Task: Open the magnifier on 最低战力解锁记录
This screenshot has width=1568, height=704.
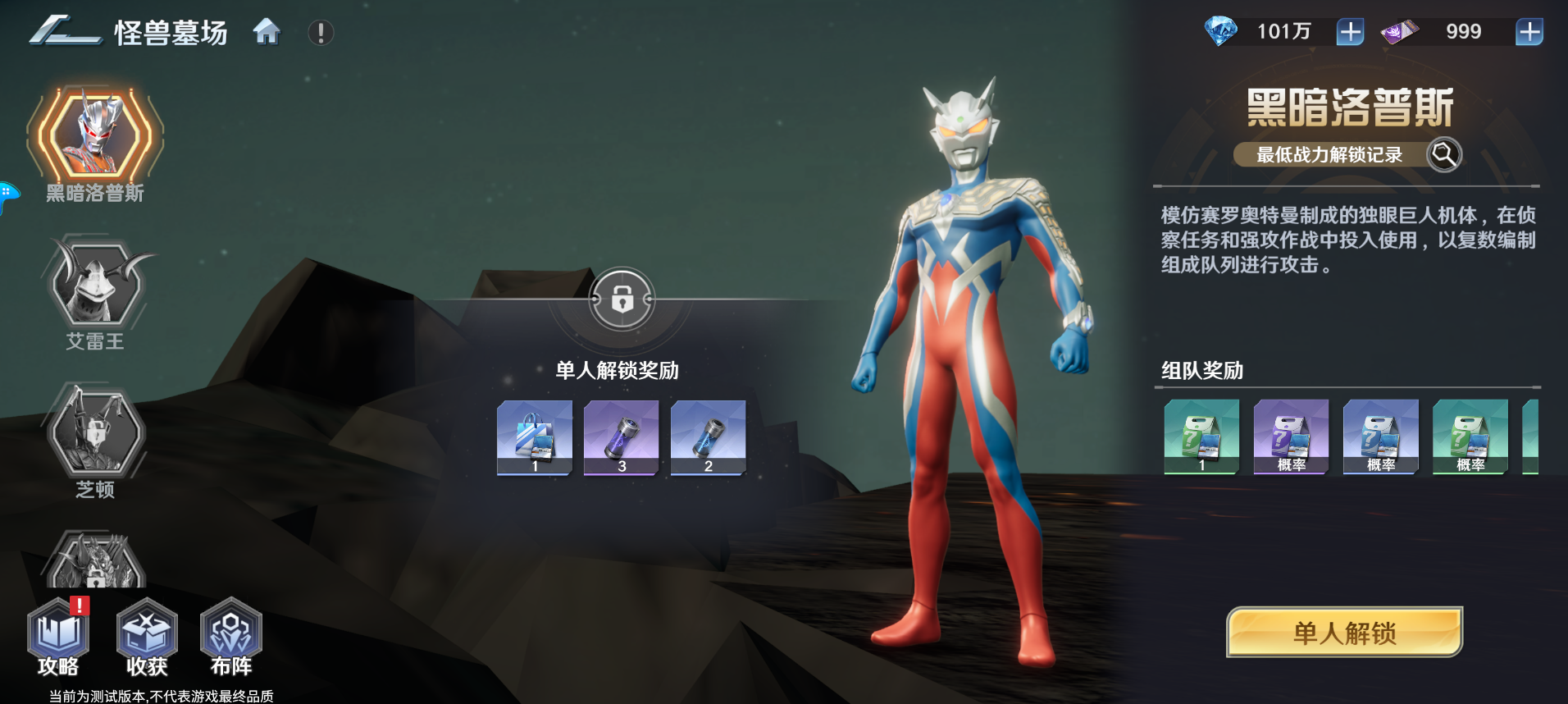Action: click(1443, 154)
